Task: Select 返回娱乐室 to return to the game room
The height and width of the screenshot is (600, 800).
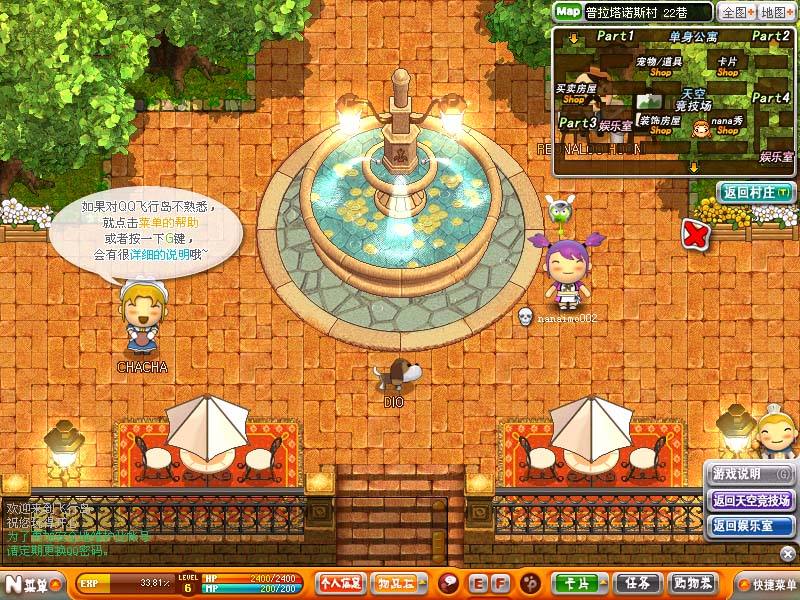Action: coord(750,525)
